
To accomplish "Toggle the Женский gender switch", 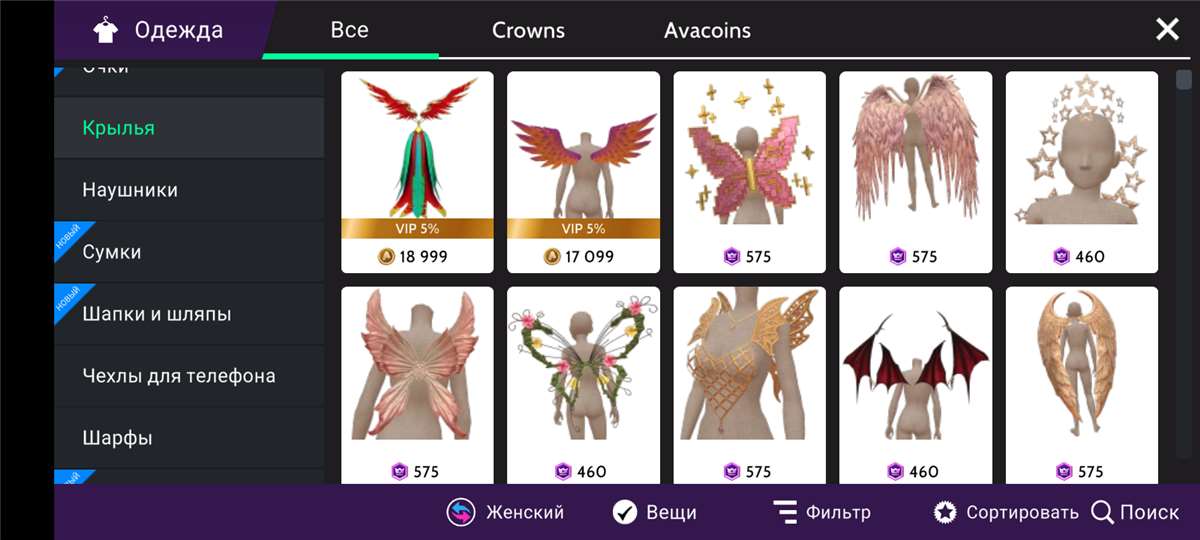I will (x=505, y=513).
